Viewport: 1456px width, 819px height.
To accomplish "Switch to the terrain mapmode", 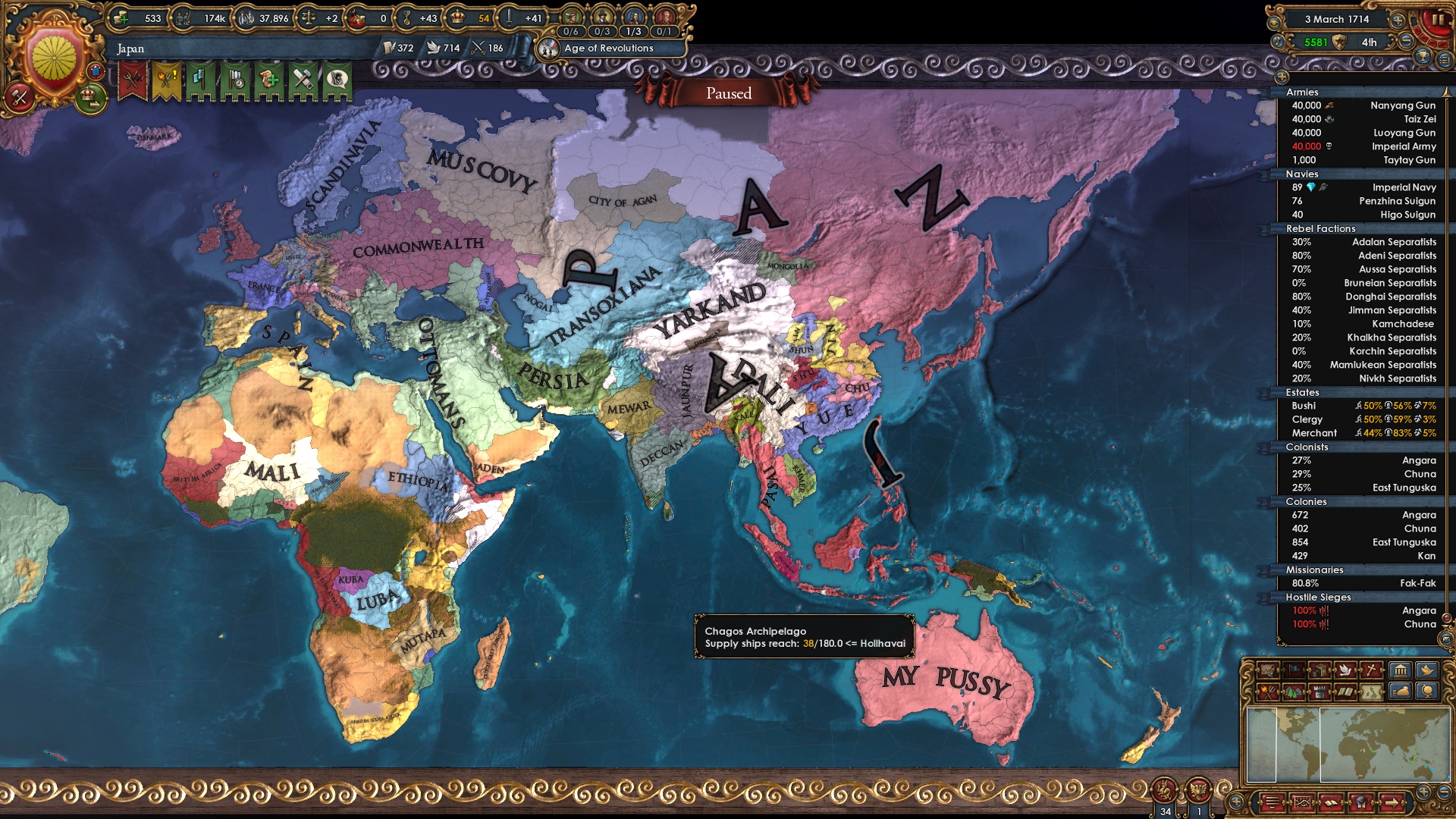I will 1293,692.
